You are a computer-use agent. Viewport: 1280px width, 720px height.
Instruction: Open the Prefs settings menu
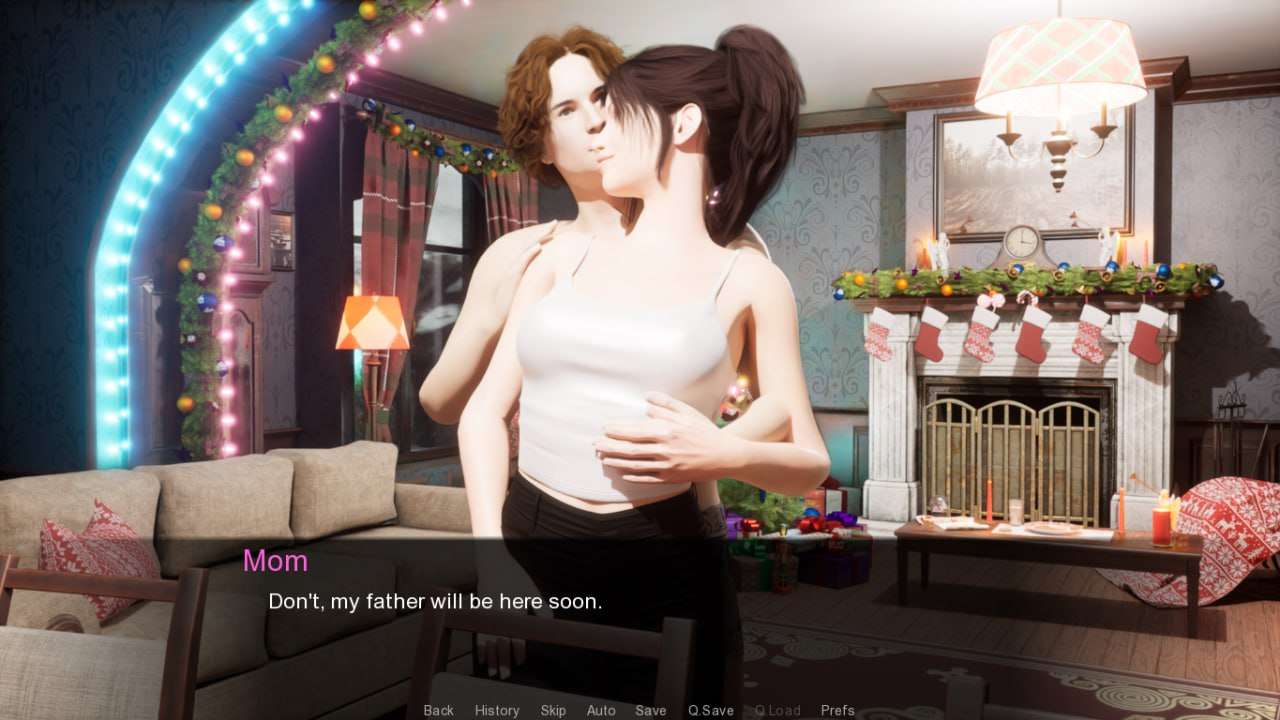(x=838, y=710)
